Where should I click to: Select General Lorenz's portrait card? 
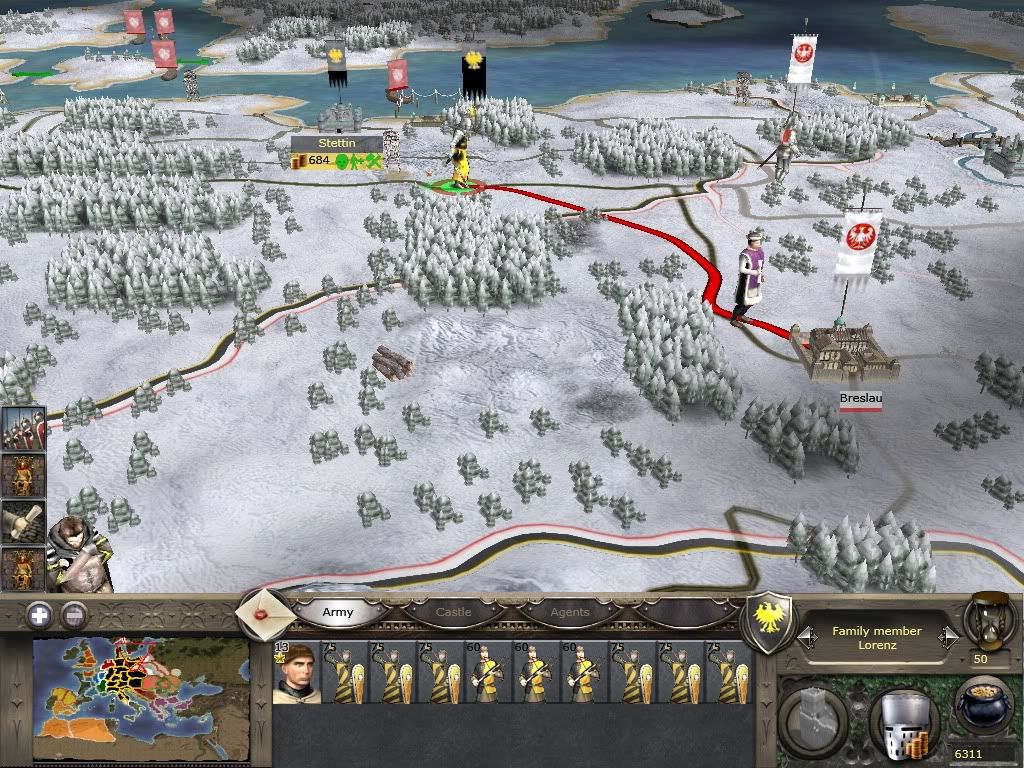(x=297, y=672)
